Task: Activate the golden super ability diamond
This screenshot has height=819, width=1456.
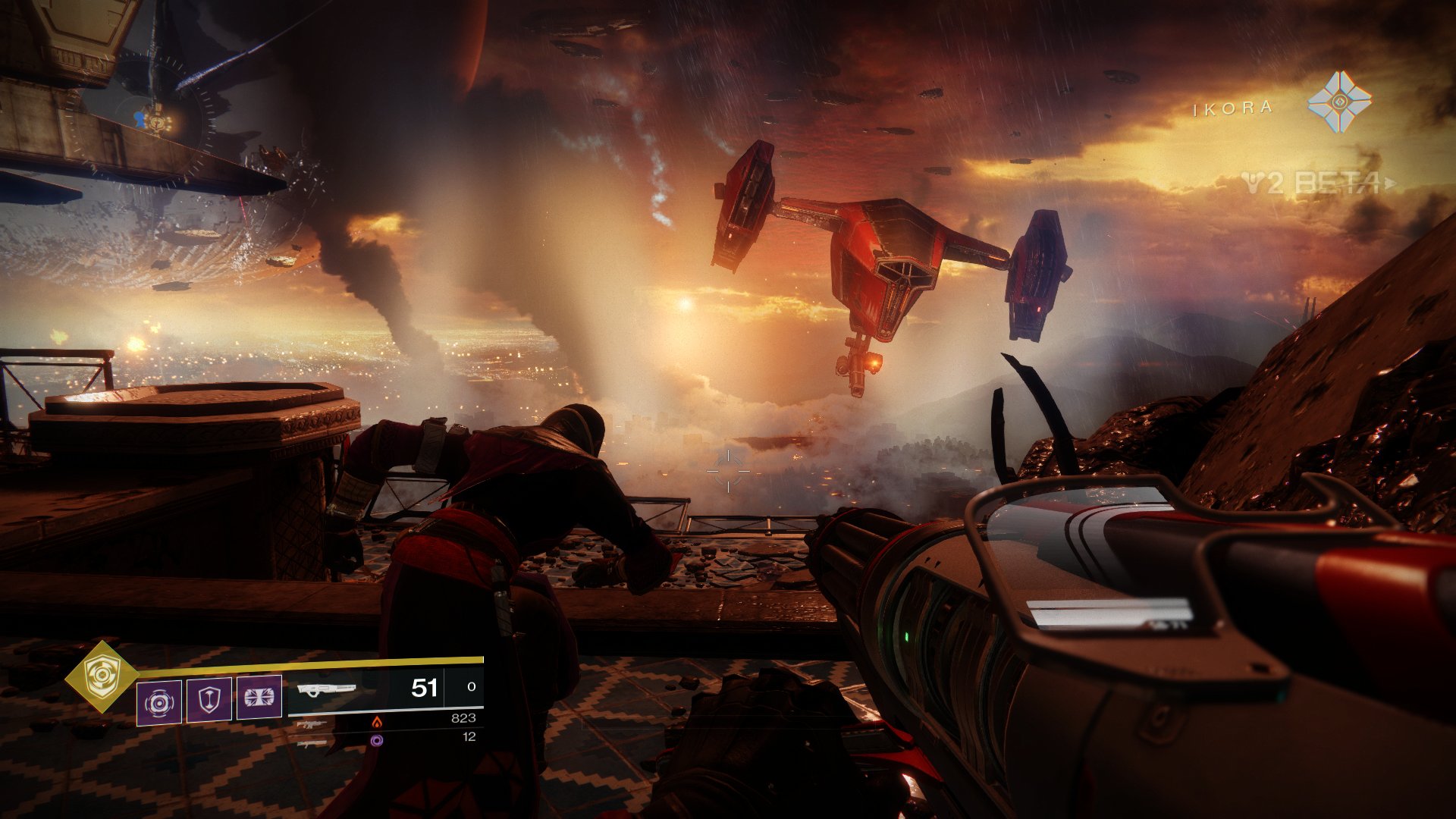Action: [x=101, y=676]
